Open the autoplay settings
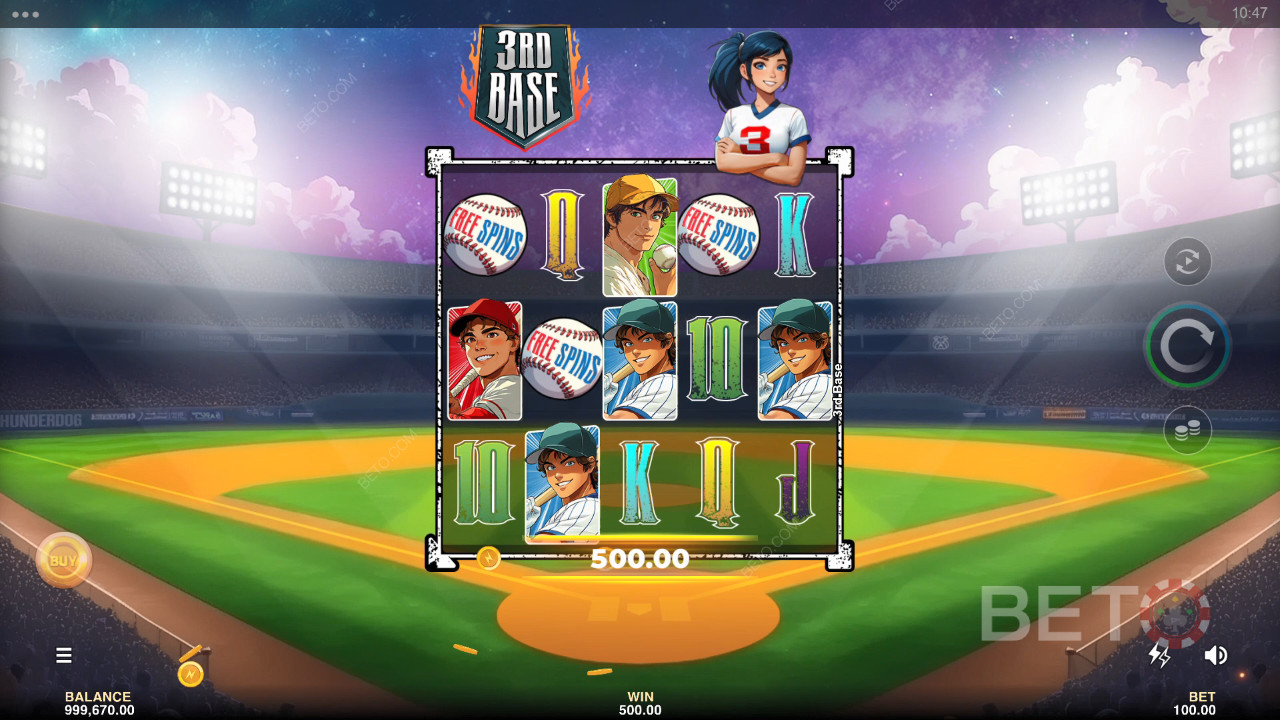This screenshot has height=720, width=1280. (x=1187, y=262)
